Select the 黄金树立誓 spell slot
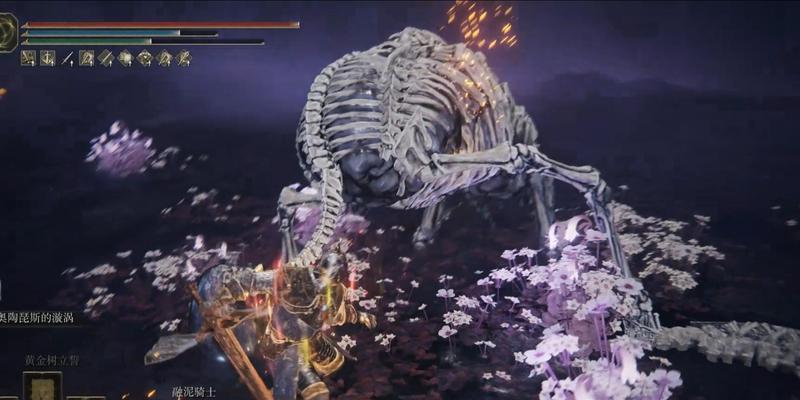 click(42, 386)
